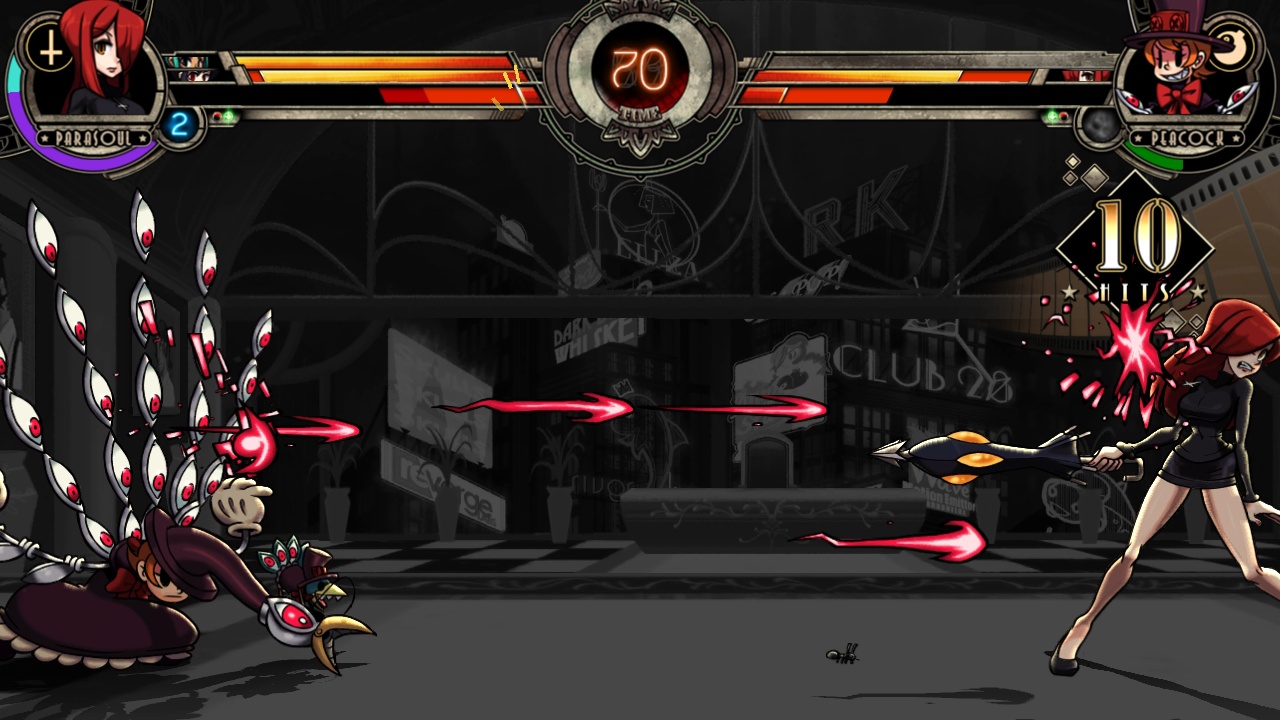Image resolution: width=1280 pixels, height=720 pixels.
Task: Click the PARASOUL nameplate
Action: point(93,137)
